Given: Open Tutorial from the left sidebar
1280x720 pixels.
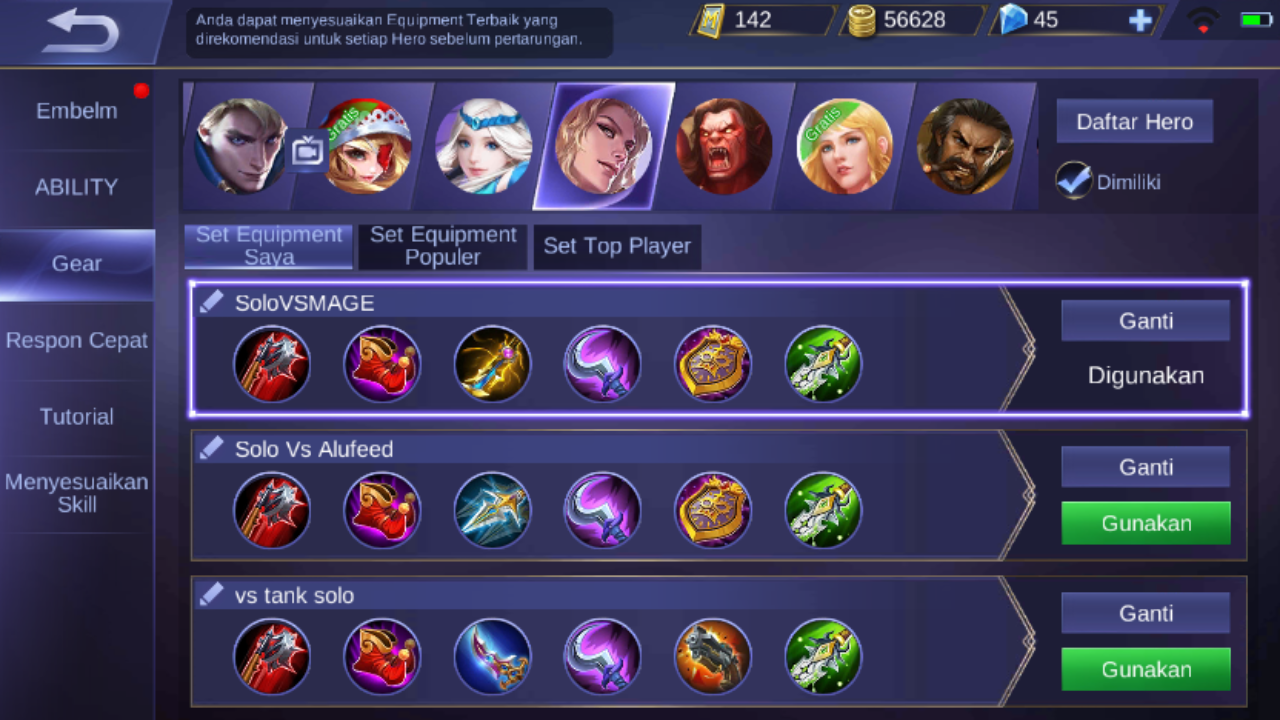Looking at the screenshot, I should click(76, 417).
